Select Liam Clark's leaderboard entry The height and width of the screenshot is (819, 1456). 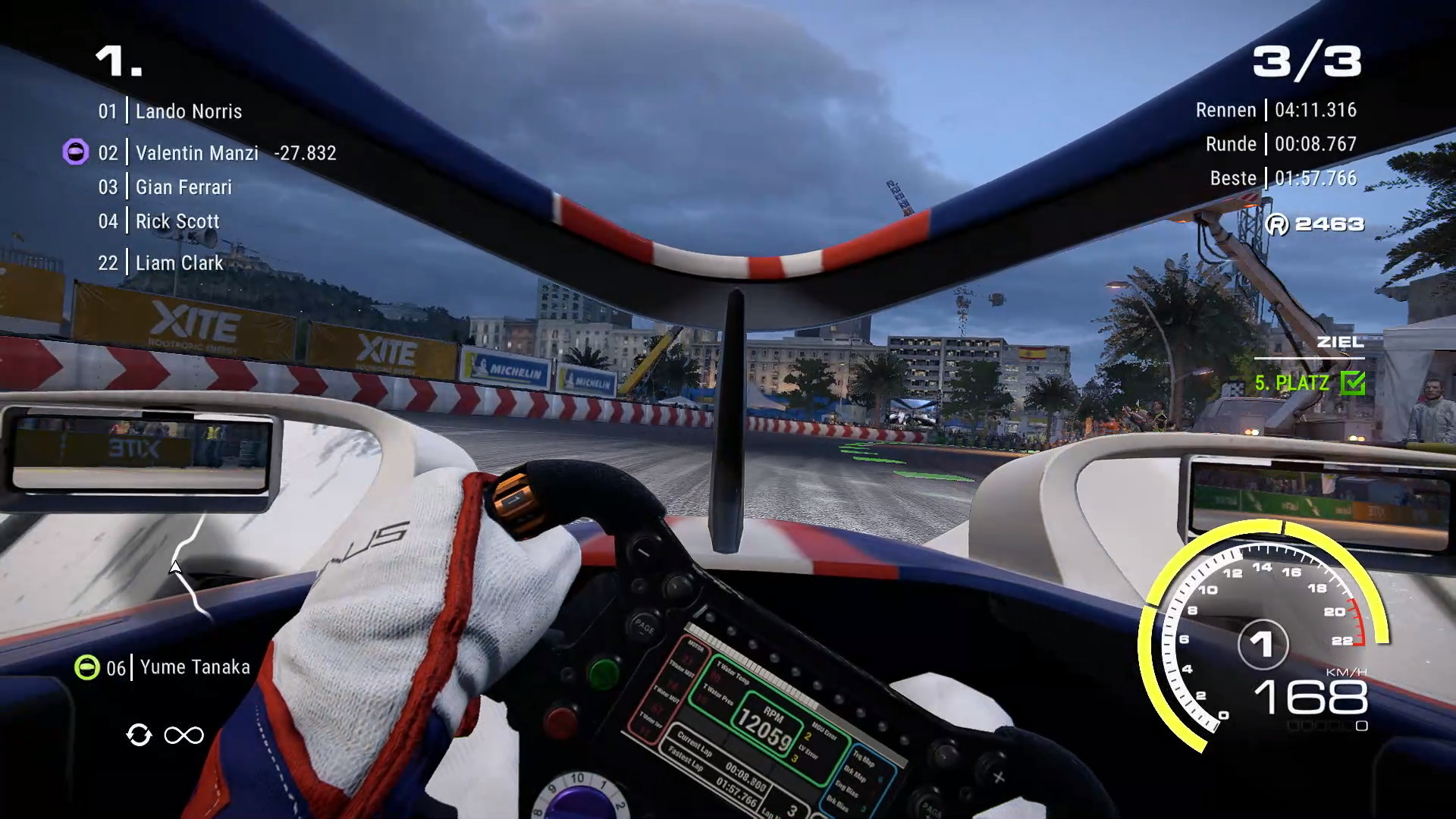180,263
